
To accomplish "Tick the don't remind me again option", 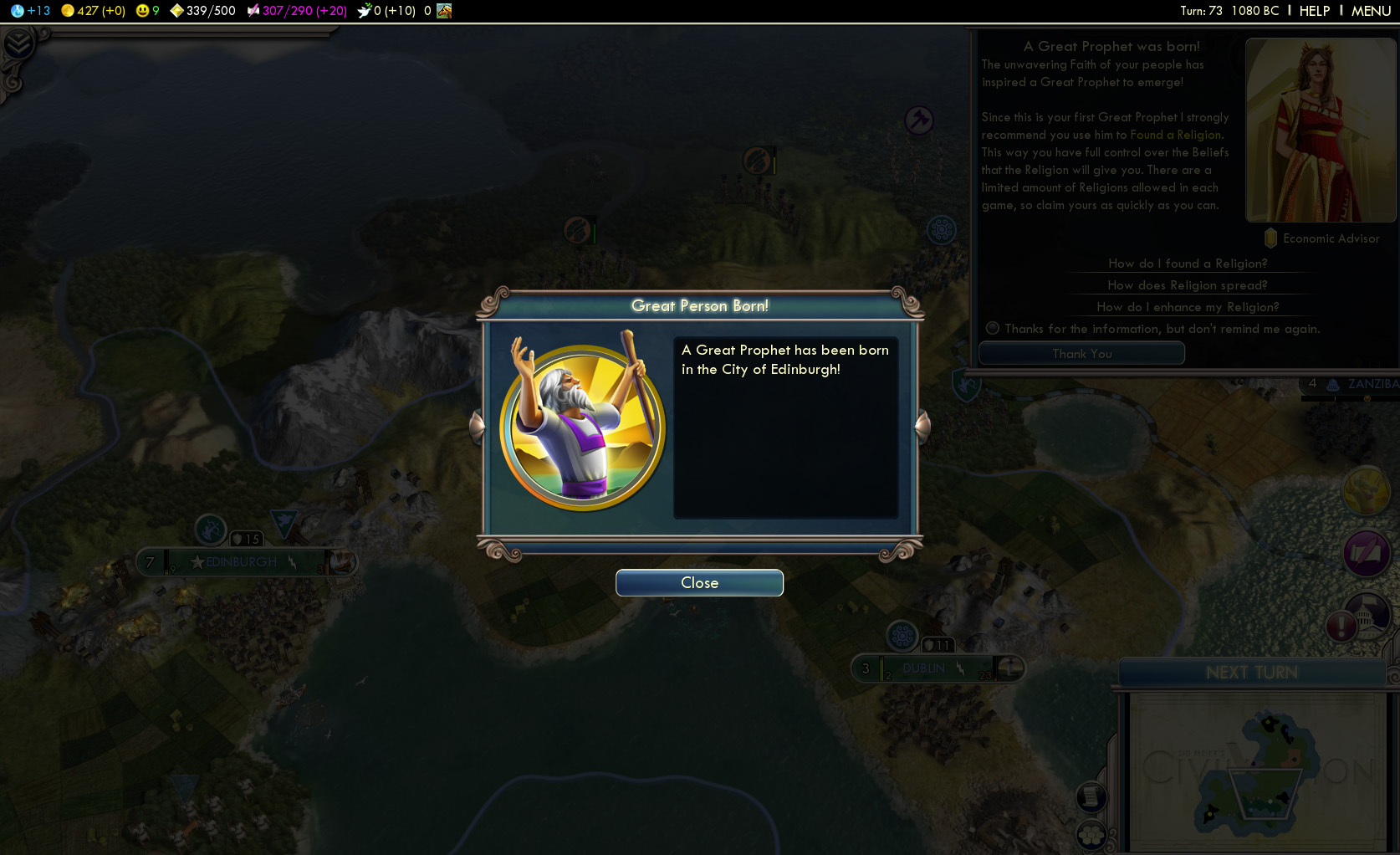I will [993, 329].
